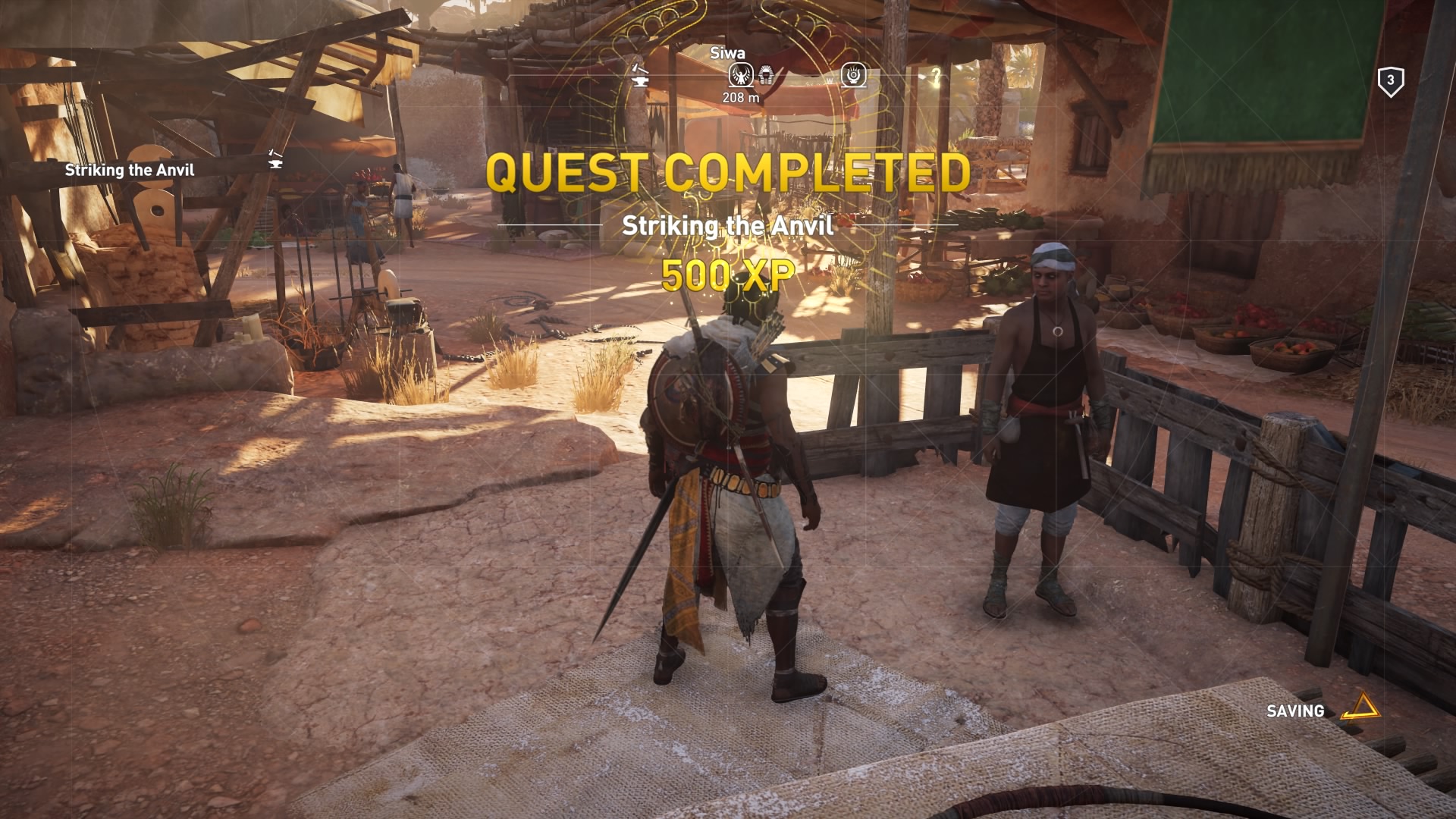Click the W direction marker on the compass
The image size is (1456, 819).
pyautogui.click(x=830, y=80)
